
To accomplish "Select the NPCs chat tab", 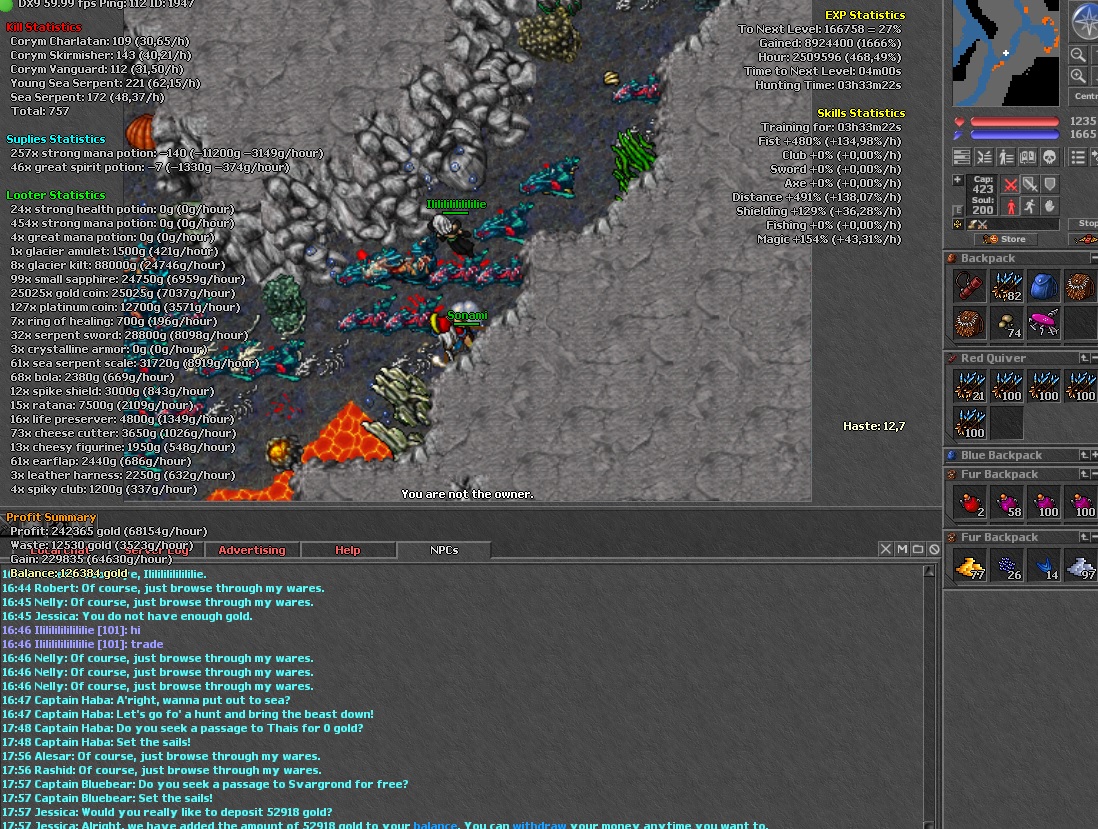I will click(x=444, y=550).
